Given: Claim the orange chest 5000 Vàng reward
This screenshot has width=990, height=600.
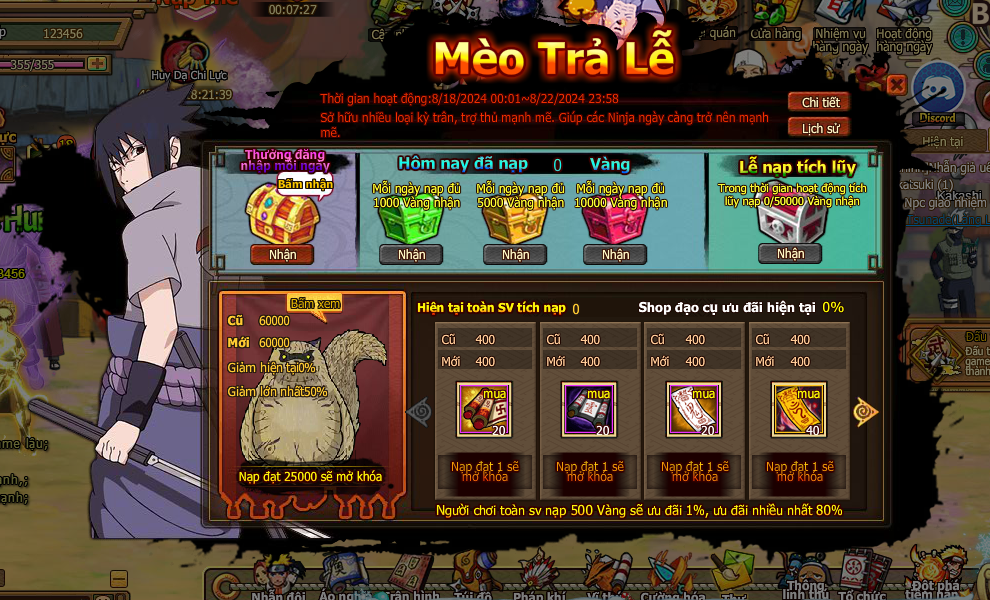Looking at the screenshot, I should [515, 254].
